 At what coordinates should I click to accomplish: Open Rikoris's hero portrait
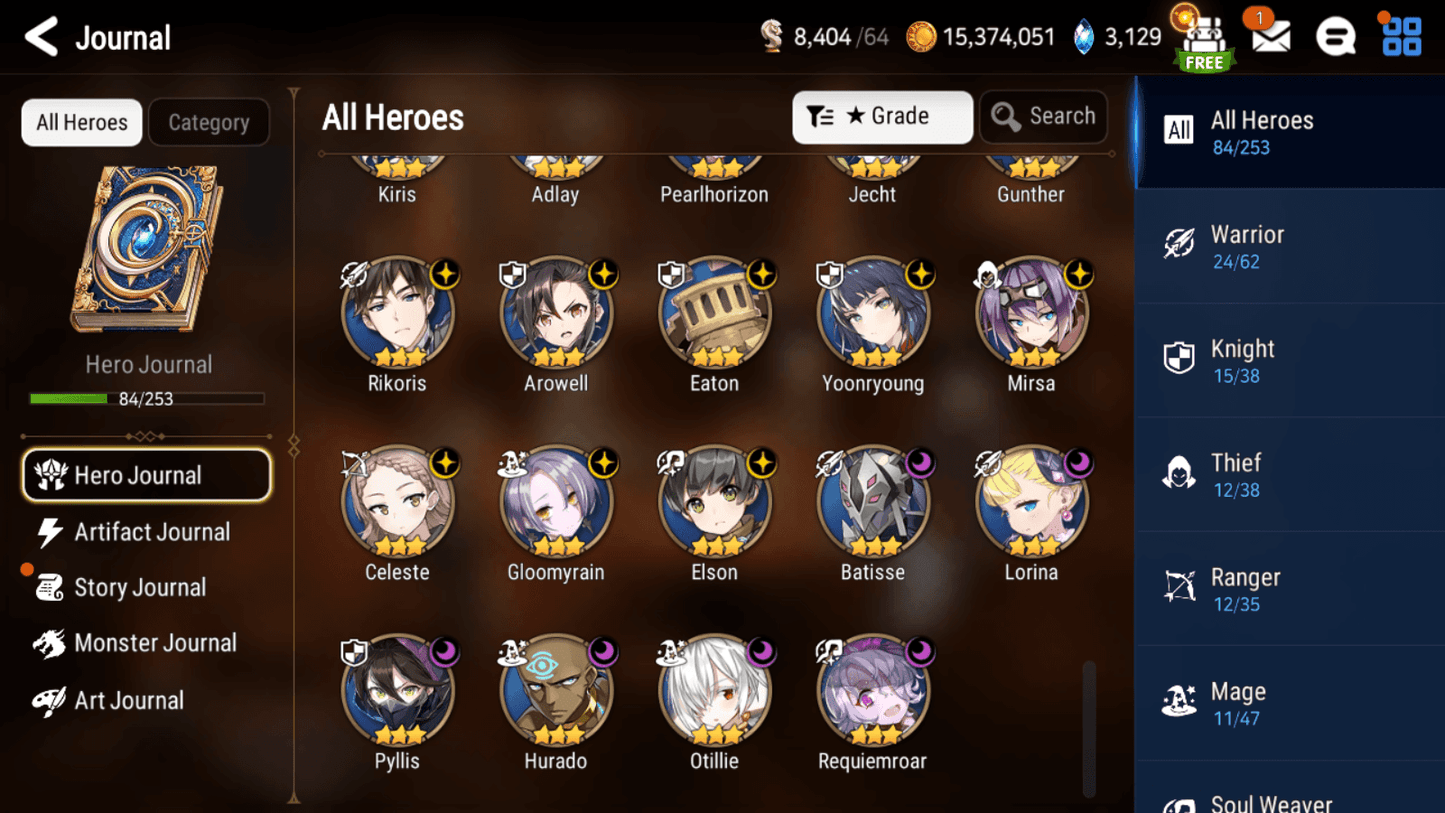[397, 312]
